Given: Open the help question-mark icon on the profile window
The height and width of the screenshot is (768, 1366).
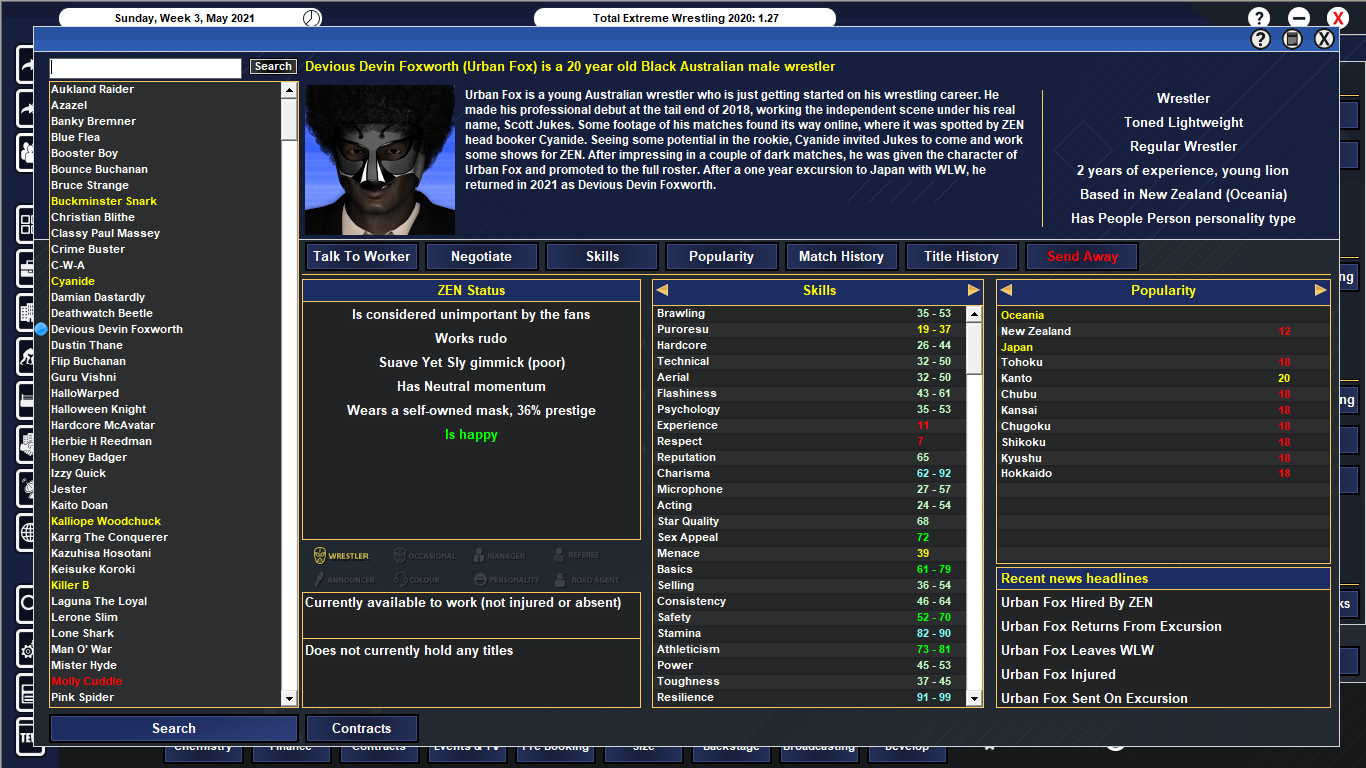Looking at the screenshot, I should click(x=1259, y=38).
